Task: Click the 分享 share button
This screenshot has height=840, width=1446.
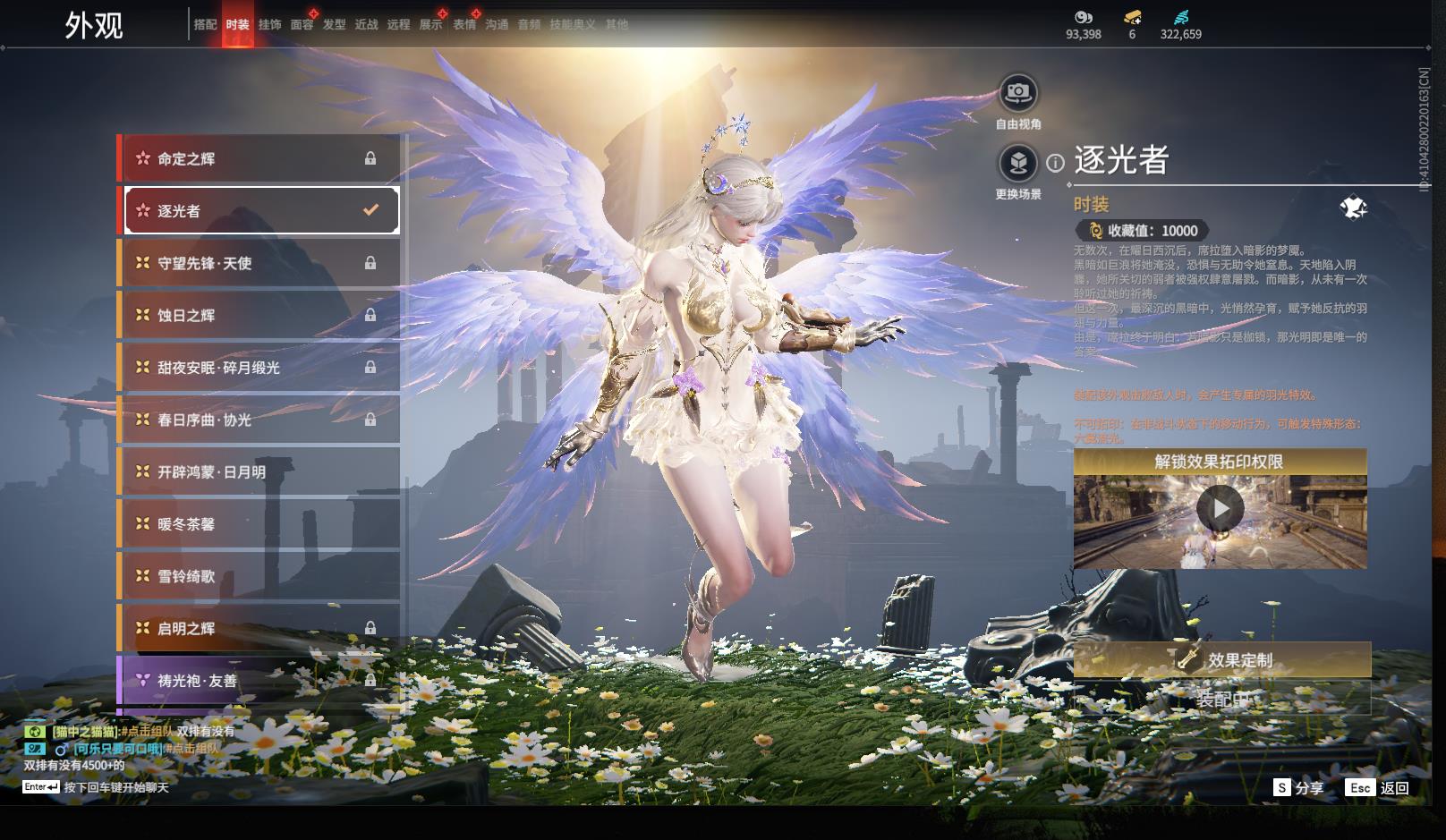Action: point(1299,788)
